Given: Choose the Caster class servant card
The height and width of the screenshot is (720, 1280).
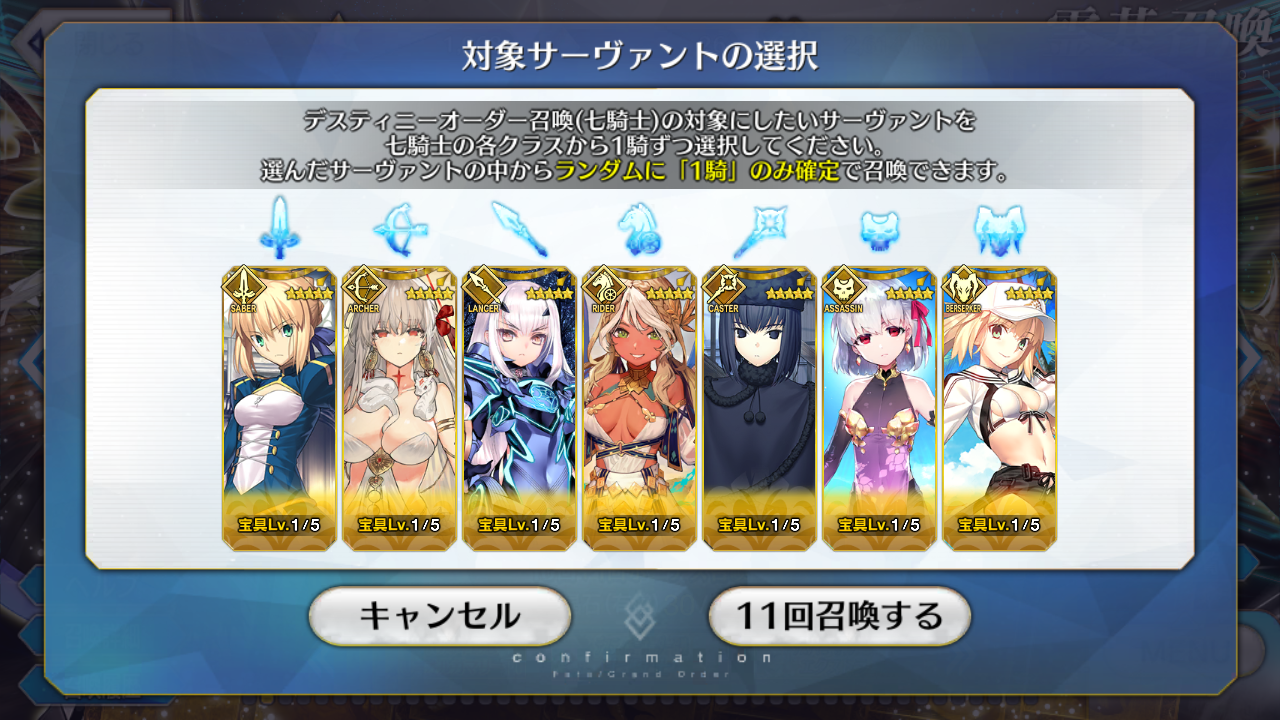Looking at the screenshot, I should pyautogui.click(x=759, y=408).
